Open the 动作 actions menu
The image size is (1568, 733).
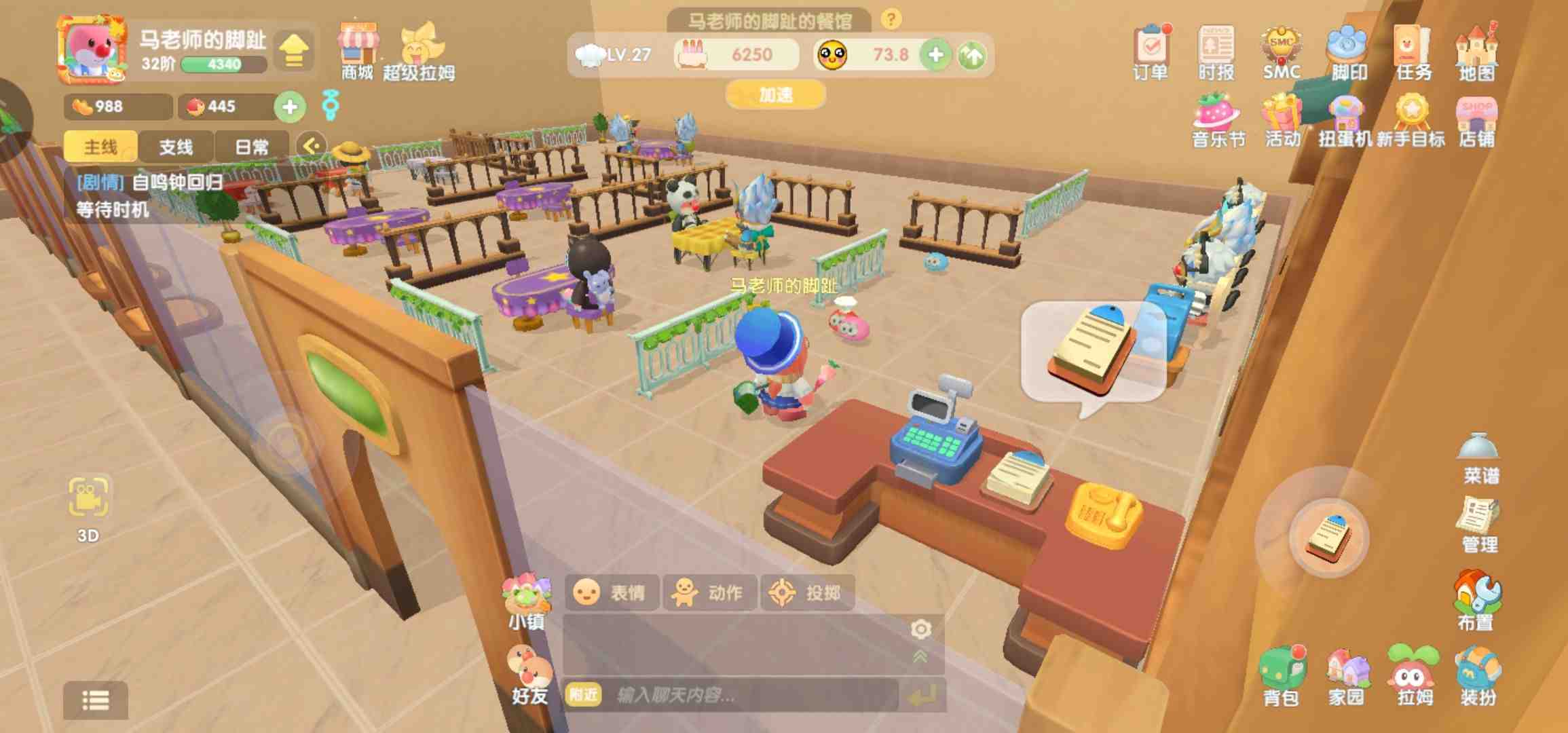pos(709,593)
